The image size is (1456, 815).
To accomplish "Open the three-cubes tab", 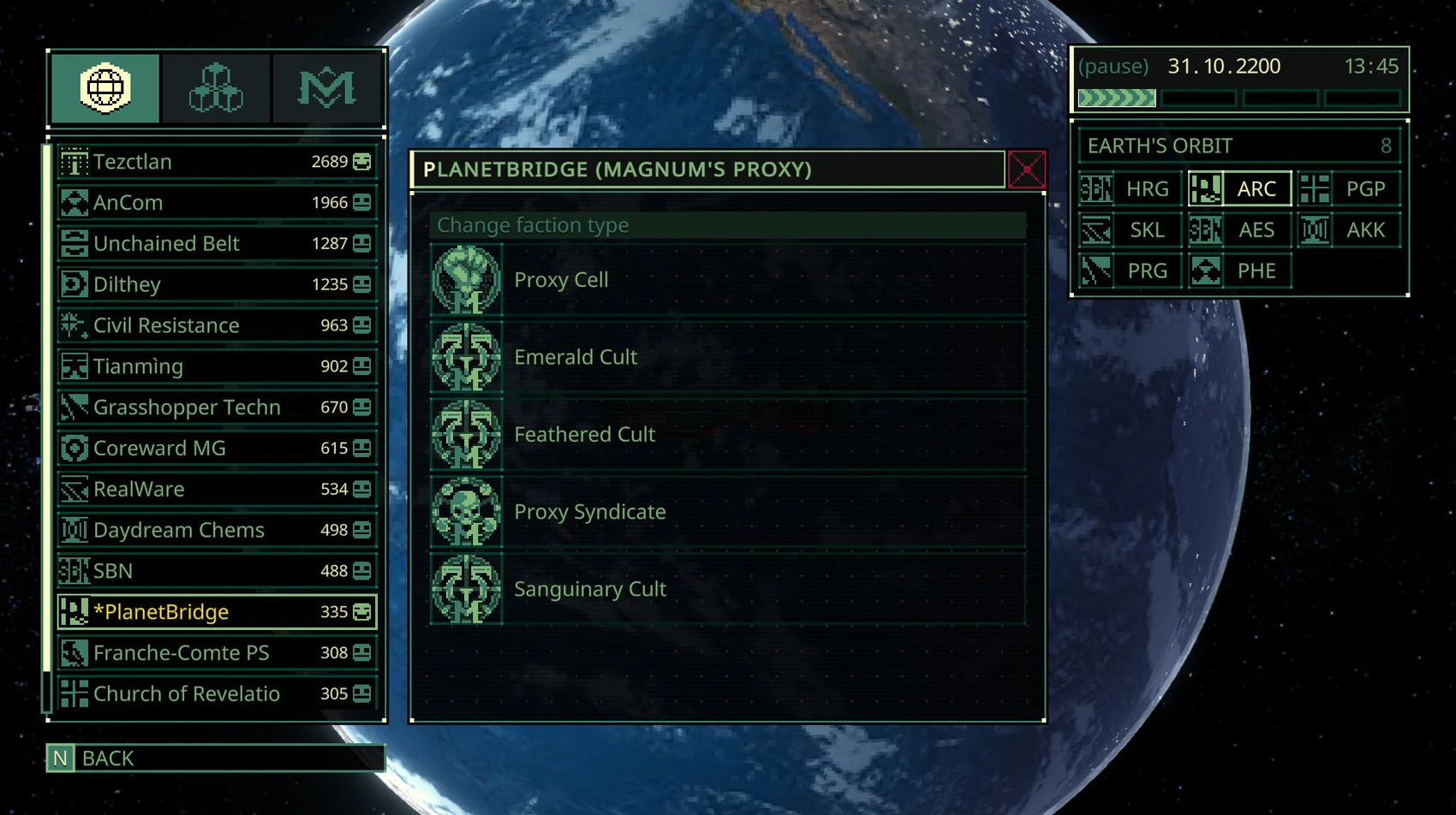I will pyautogui.click(x=216, y=88).
